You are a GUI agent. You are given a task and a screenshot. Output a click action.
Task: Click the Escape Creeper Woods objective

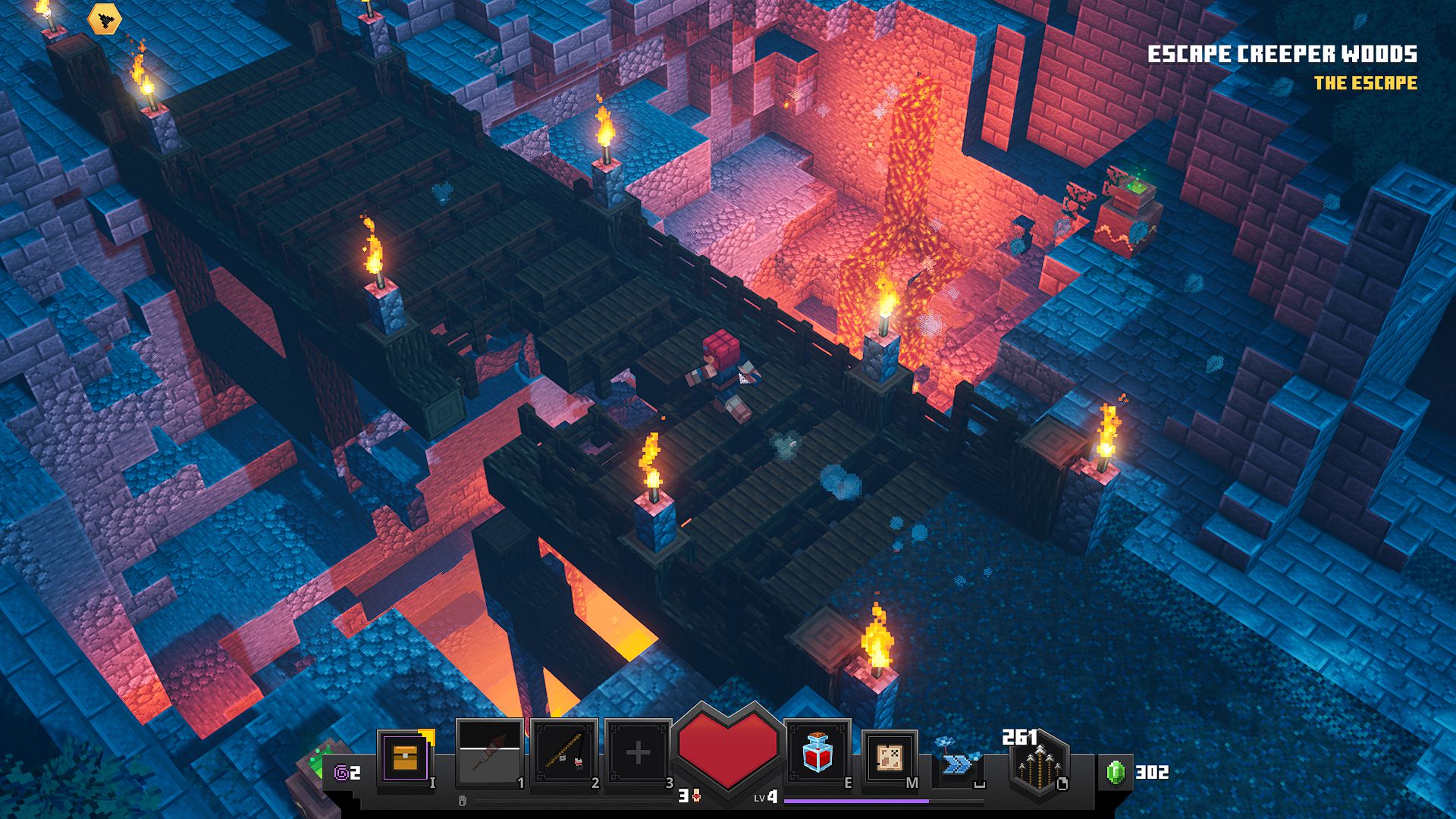tap(1282, 55)
